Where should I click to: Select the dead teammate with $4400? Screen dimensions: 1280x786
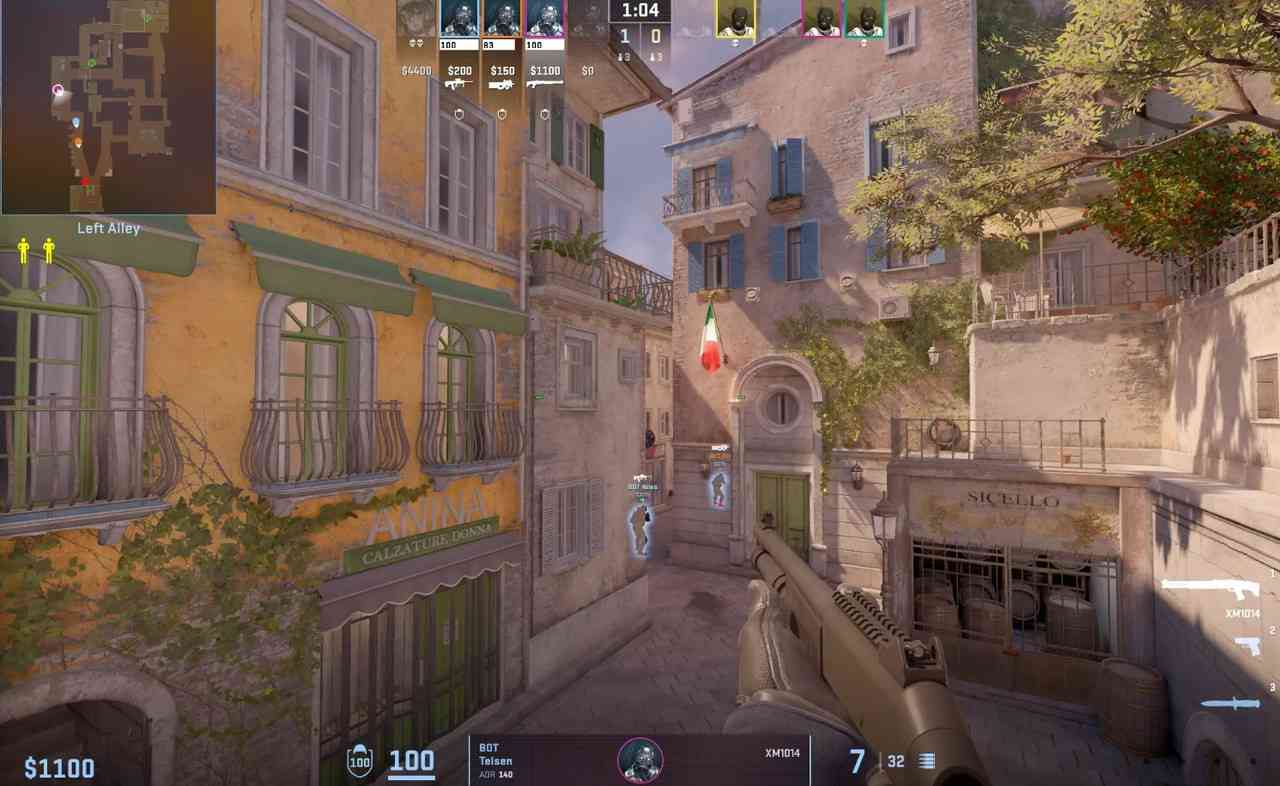coord(416,19)
